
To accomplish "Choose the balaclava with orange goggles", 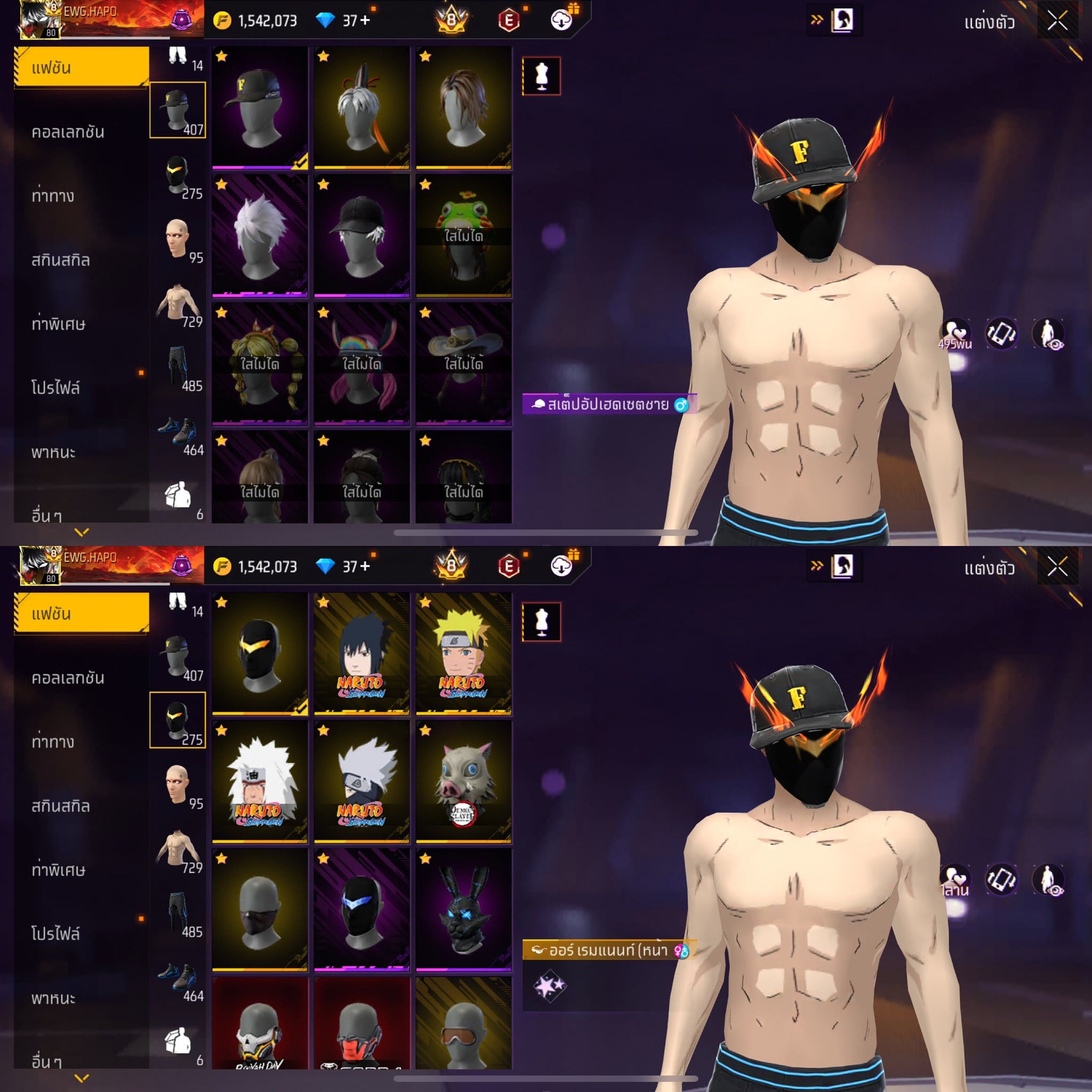I will (x=463, y=1023).
